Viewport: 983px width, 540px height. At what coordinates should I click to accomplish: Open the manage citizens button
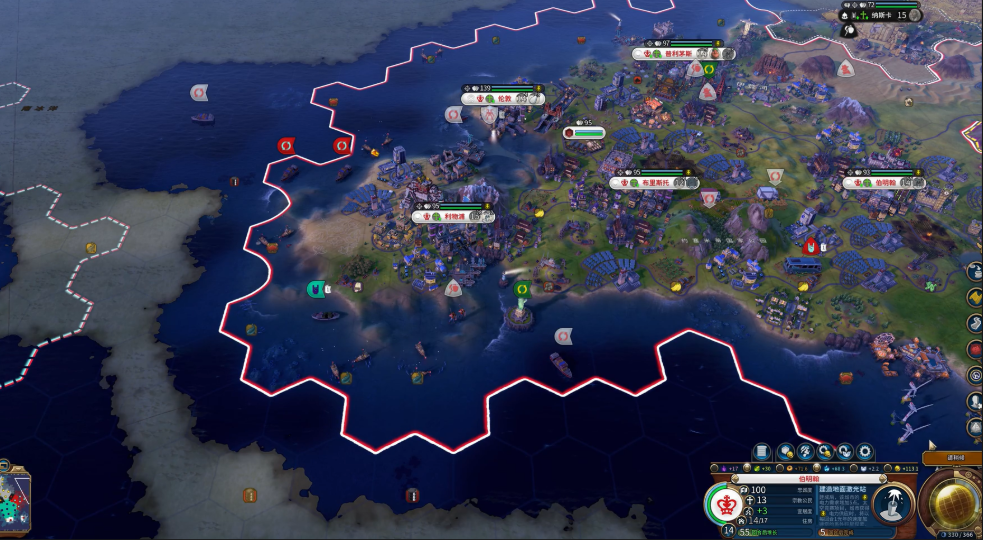[x=804, y=452]
